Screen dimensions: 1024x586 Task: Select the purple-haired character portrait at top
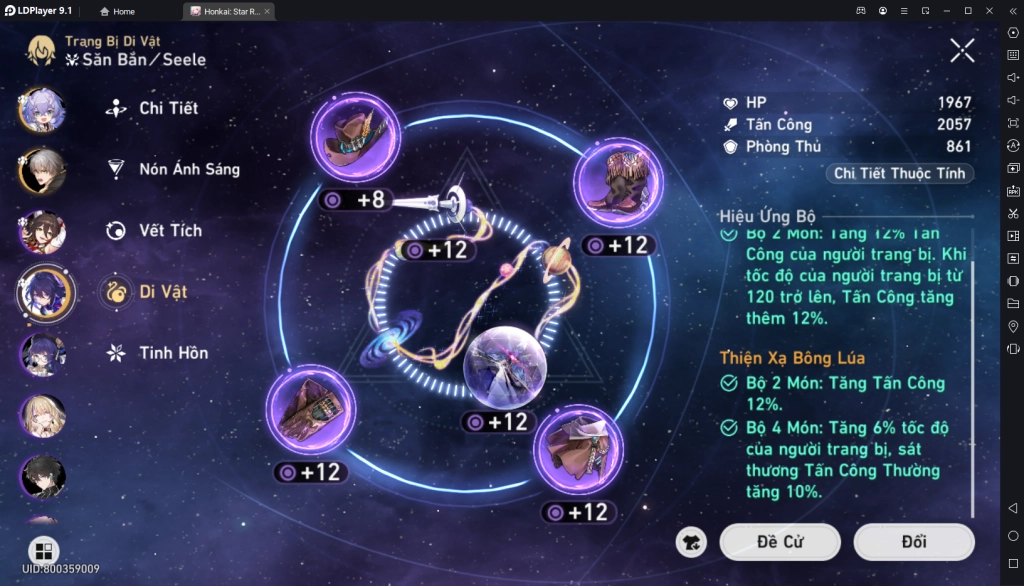pos(42,109)
